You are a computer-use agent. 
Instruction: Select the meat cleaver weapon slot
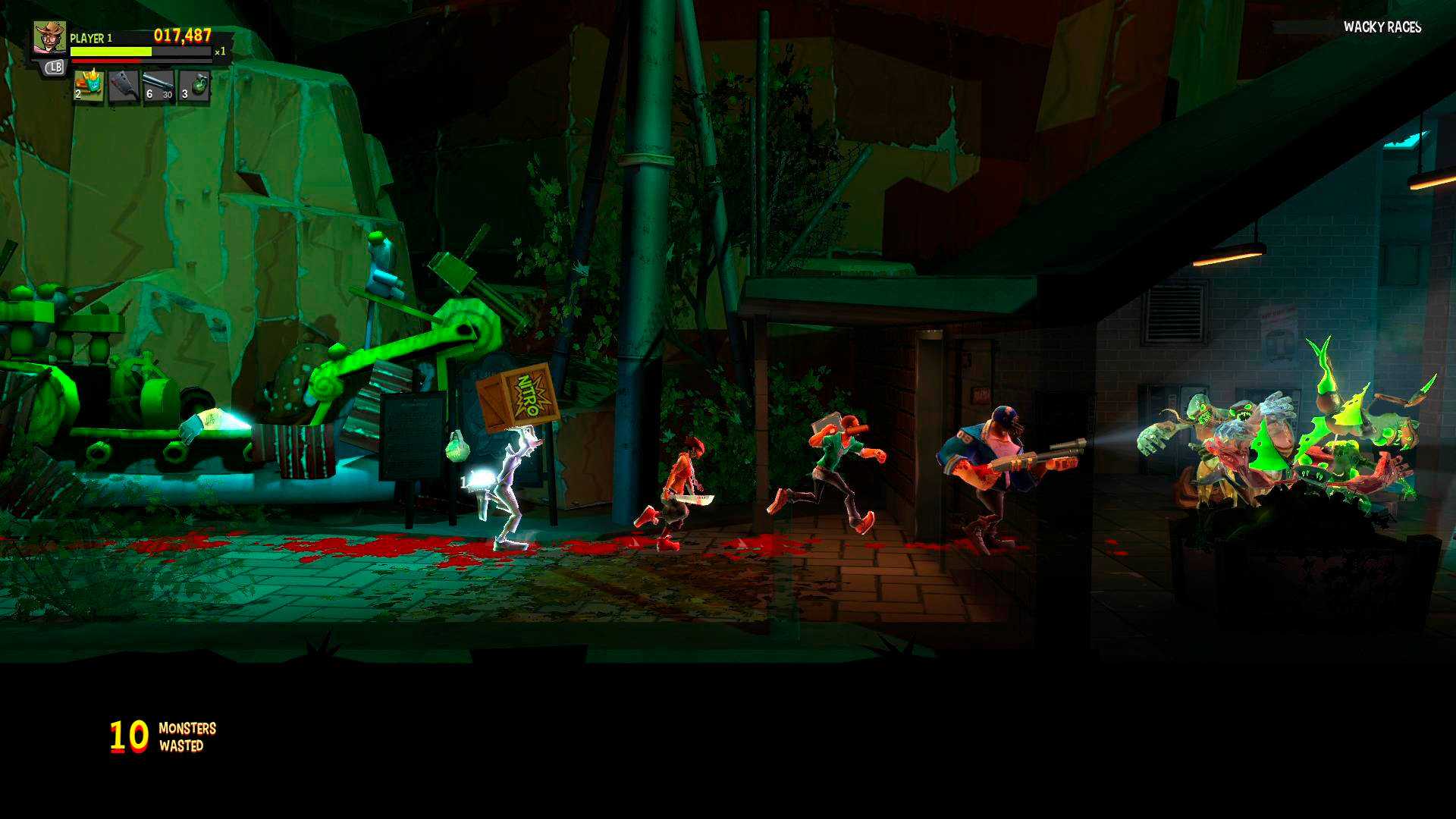[x=122, y=86]
